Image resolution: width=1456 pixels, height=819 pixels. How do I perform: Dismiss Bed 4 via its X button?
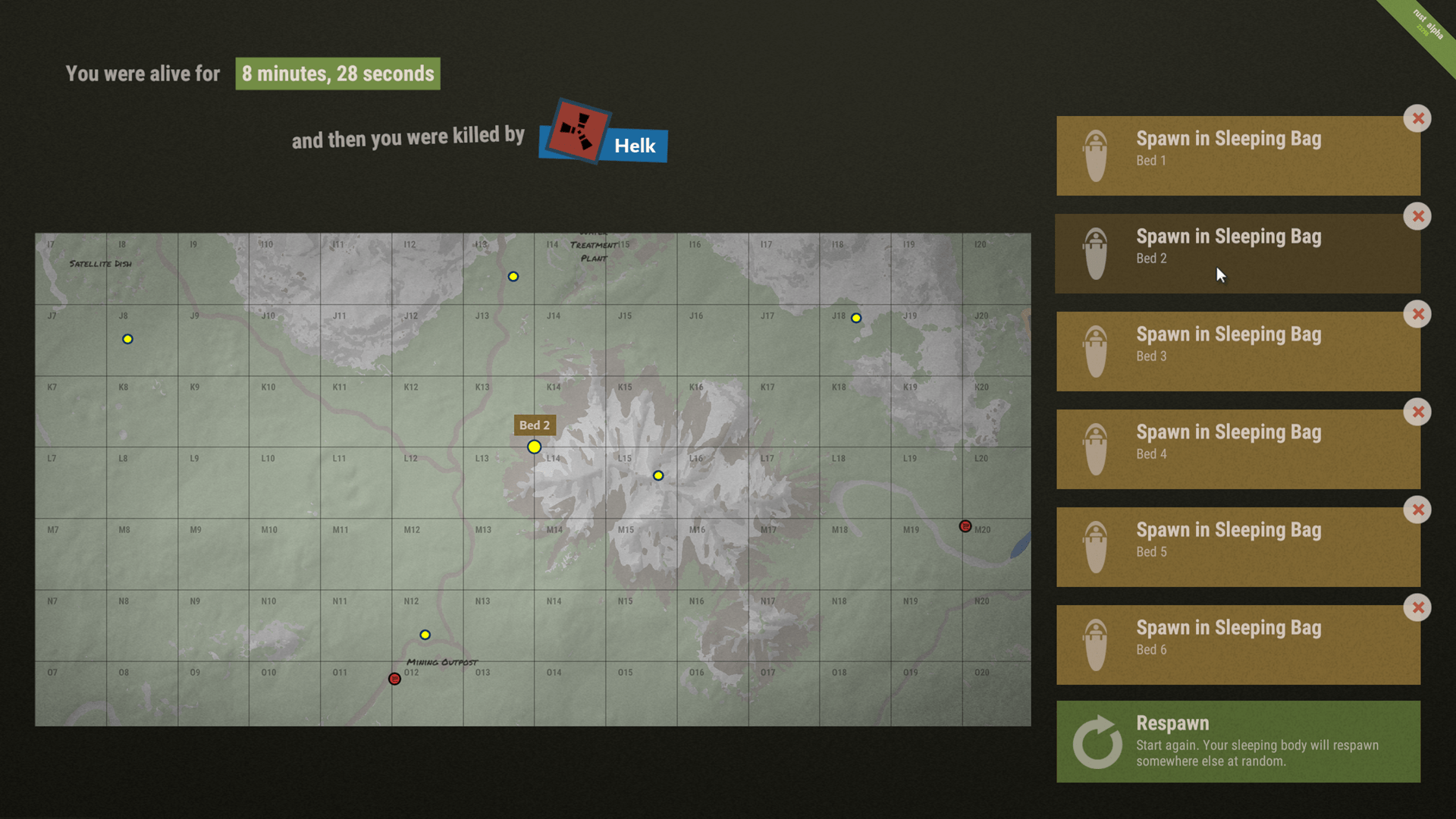click(1417, 412)
